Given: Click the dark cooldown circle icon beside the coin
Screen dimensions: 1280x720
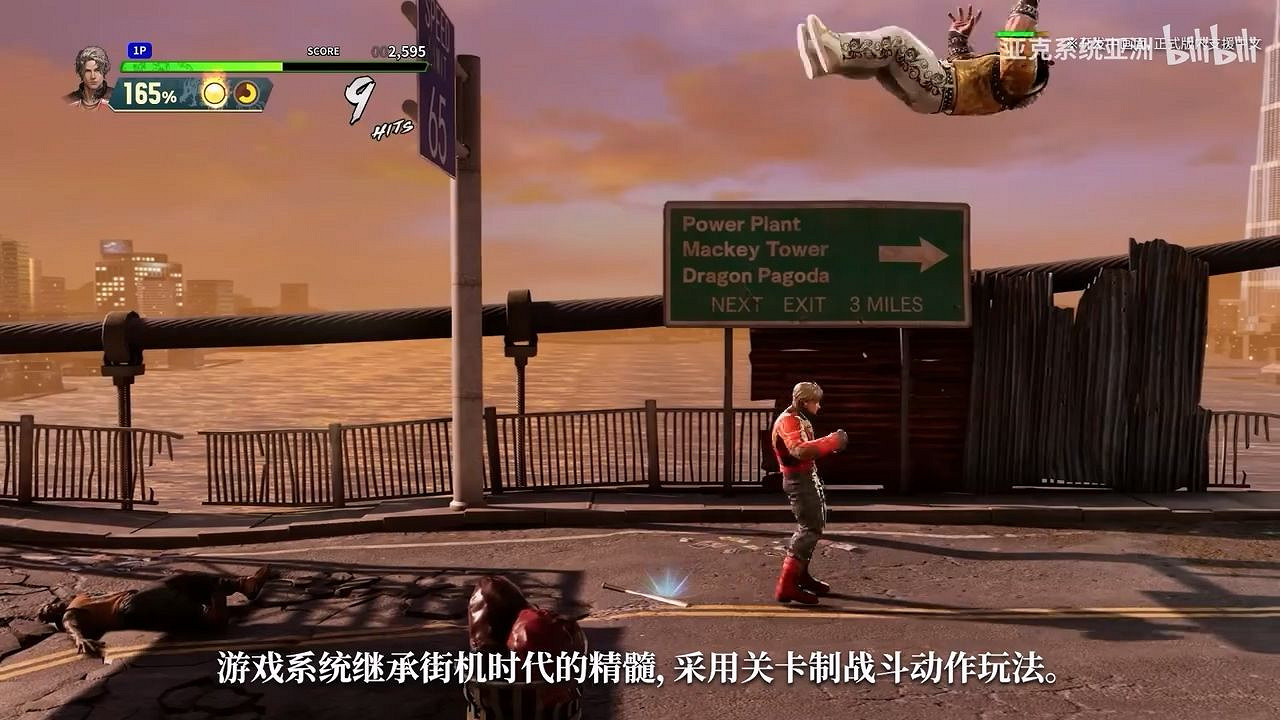Looking at the screenshot, I should (x=246, y=94).
